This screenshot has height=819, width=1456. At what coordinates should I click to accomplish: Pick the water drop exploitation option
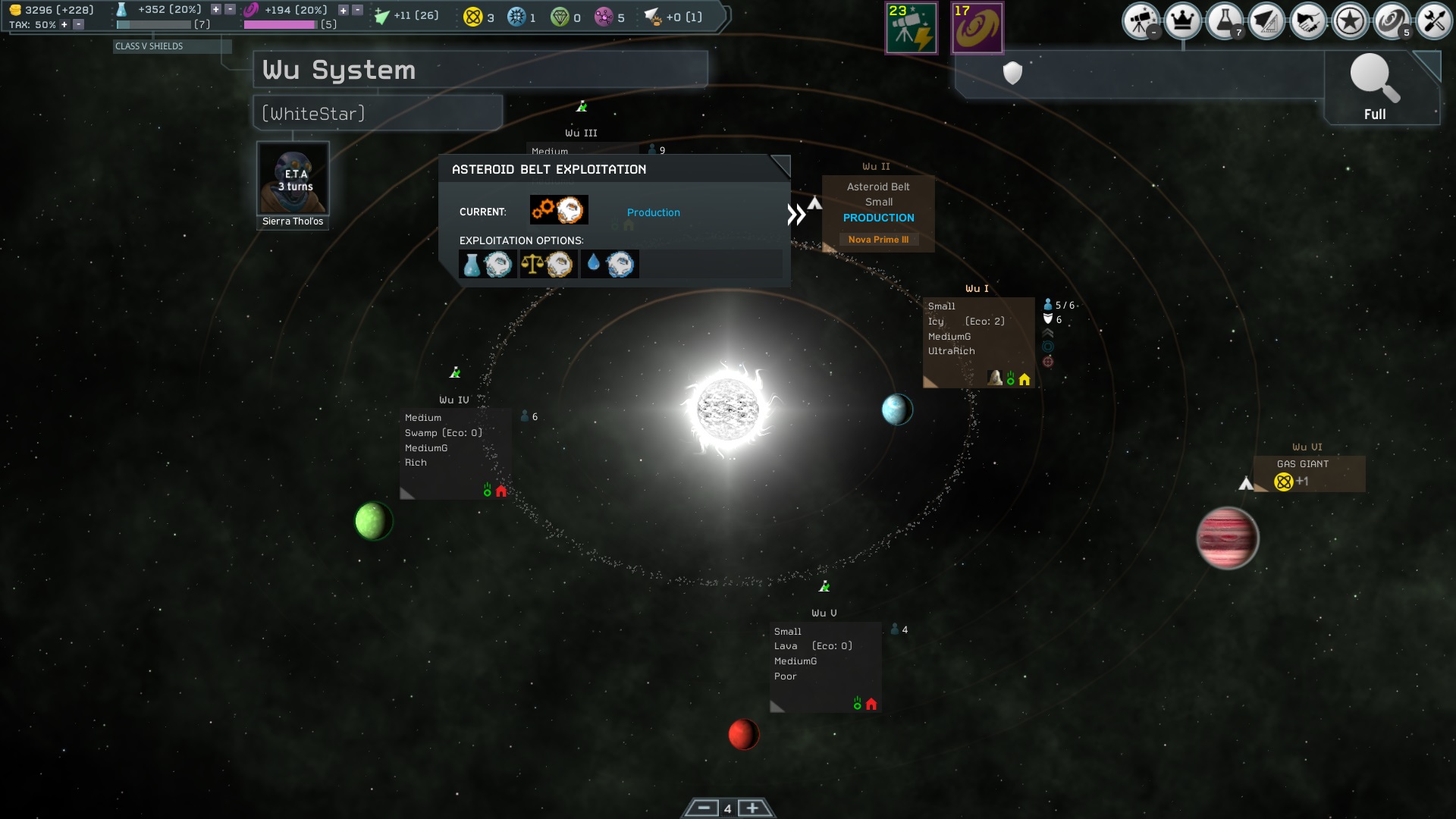tap(609, 264)
